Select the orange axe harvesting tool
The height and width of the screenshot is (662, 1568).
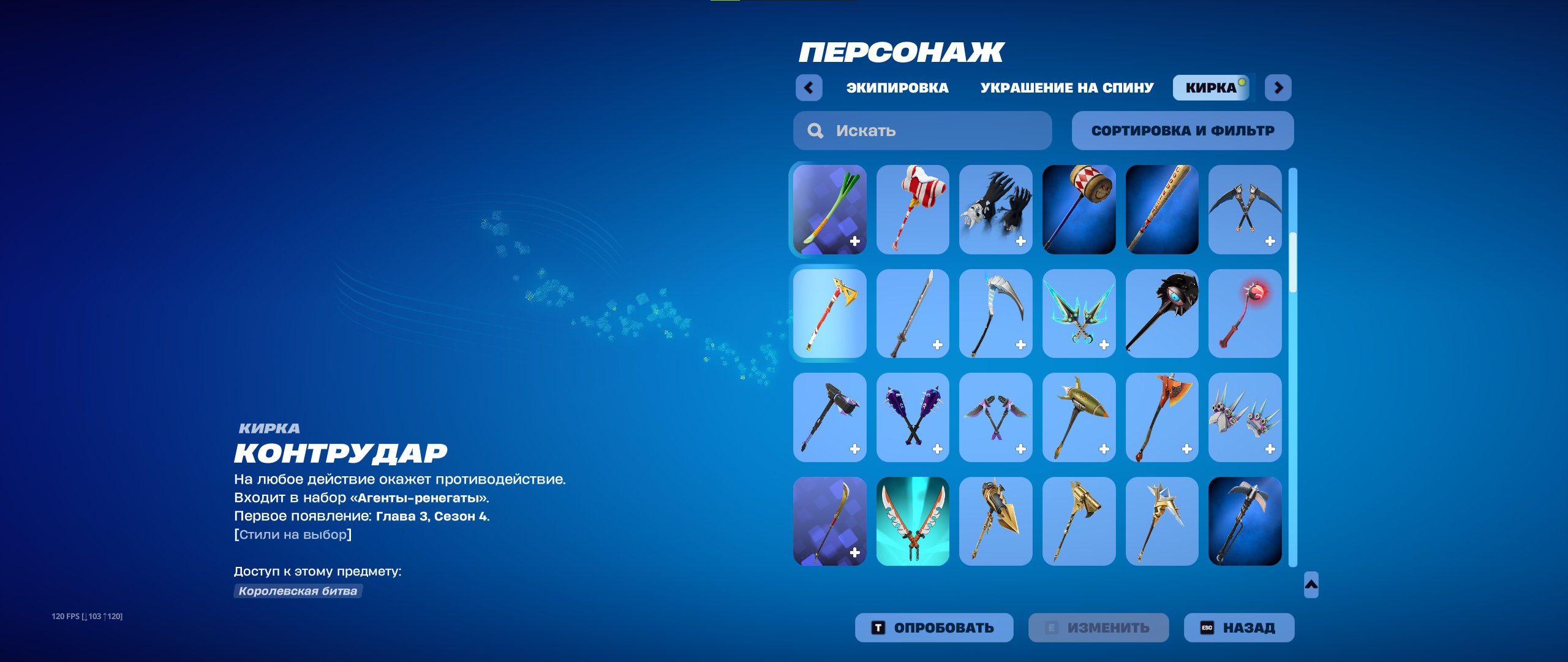(x=1162, y=417)
